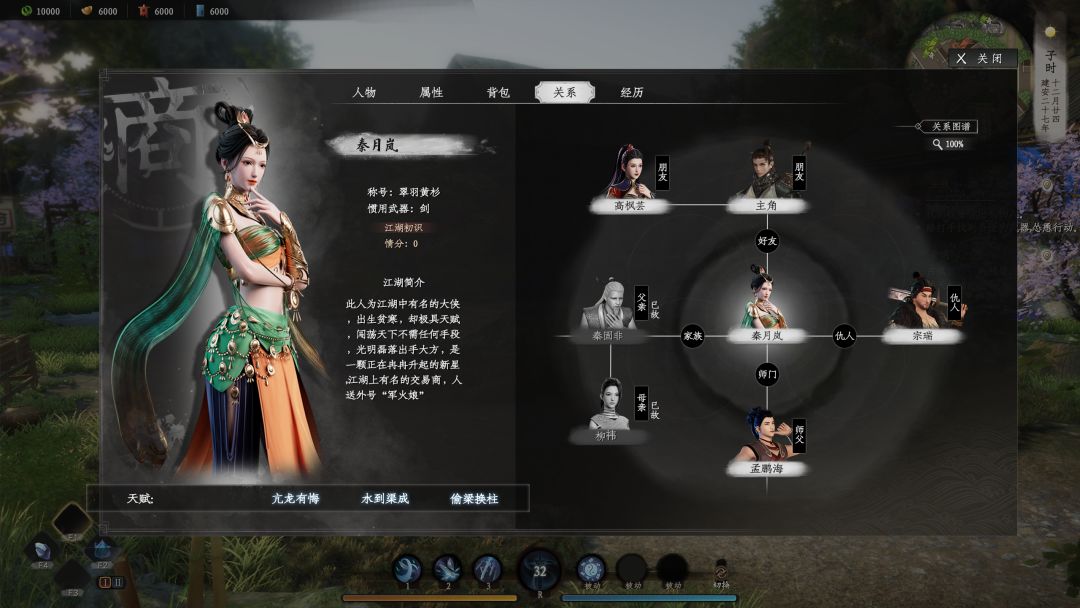Close the character panel with 关闭
The height and width of the screenshot is (608, 1080).
(x=981, y=59)
